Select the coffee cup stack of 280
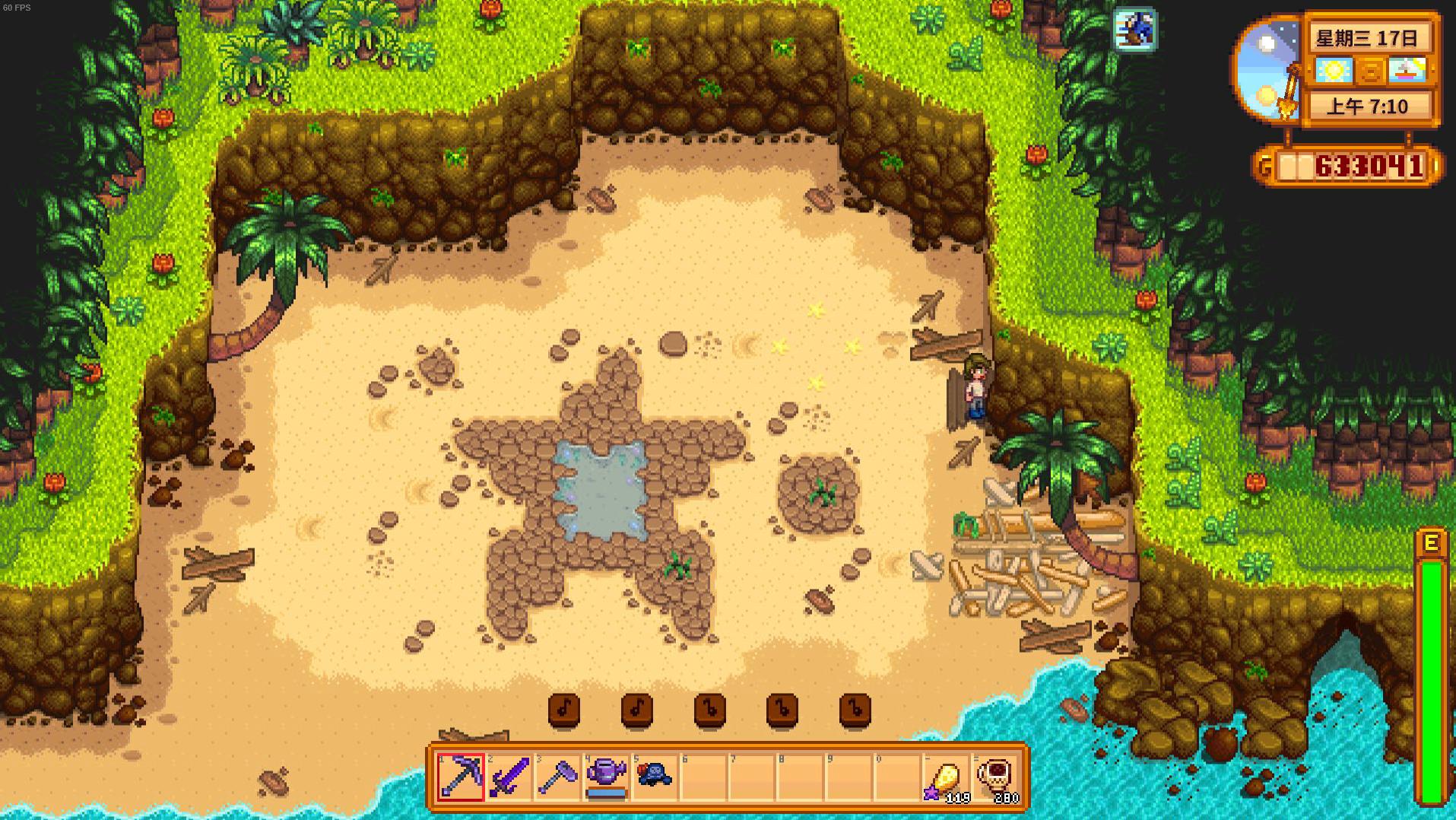1456x820 pixels. (x=996, y=778)
